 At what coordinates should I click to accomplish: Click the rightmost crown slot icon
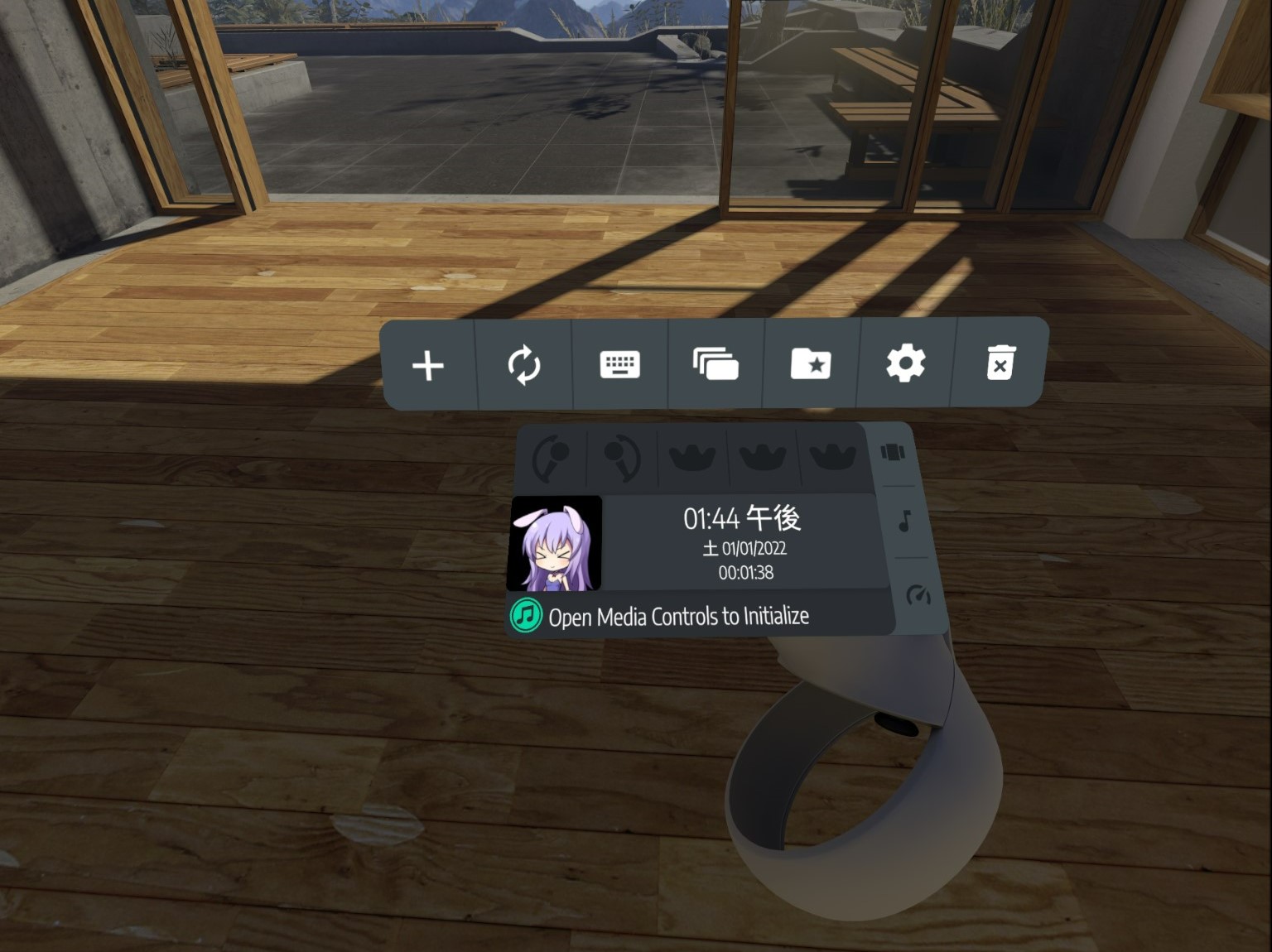pyautogui.click(x=833, y=456)
